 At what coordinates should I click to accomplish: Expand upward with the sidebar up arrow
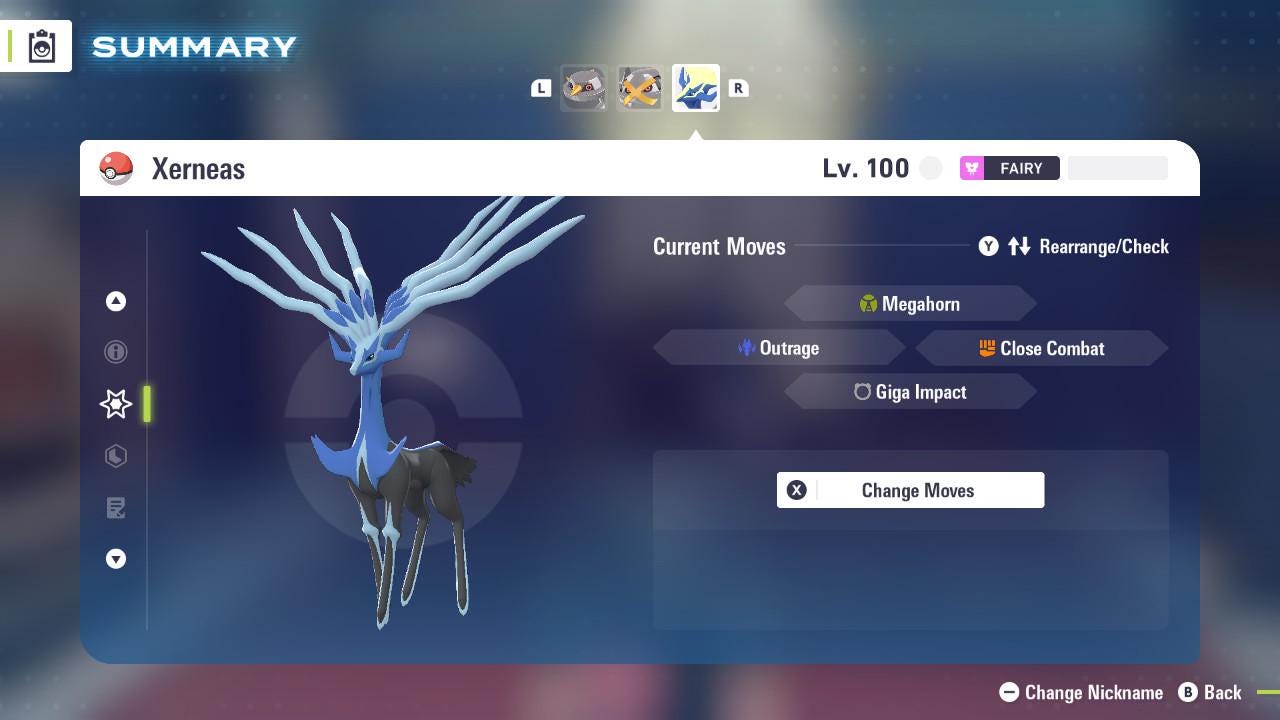tap(115, 301)
